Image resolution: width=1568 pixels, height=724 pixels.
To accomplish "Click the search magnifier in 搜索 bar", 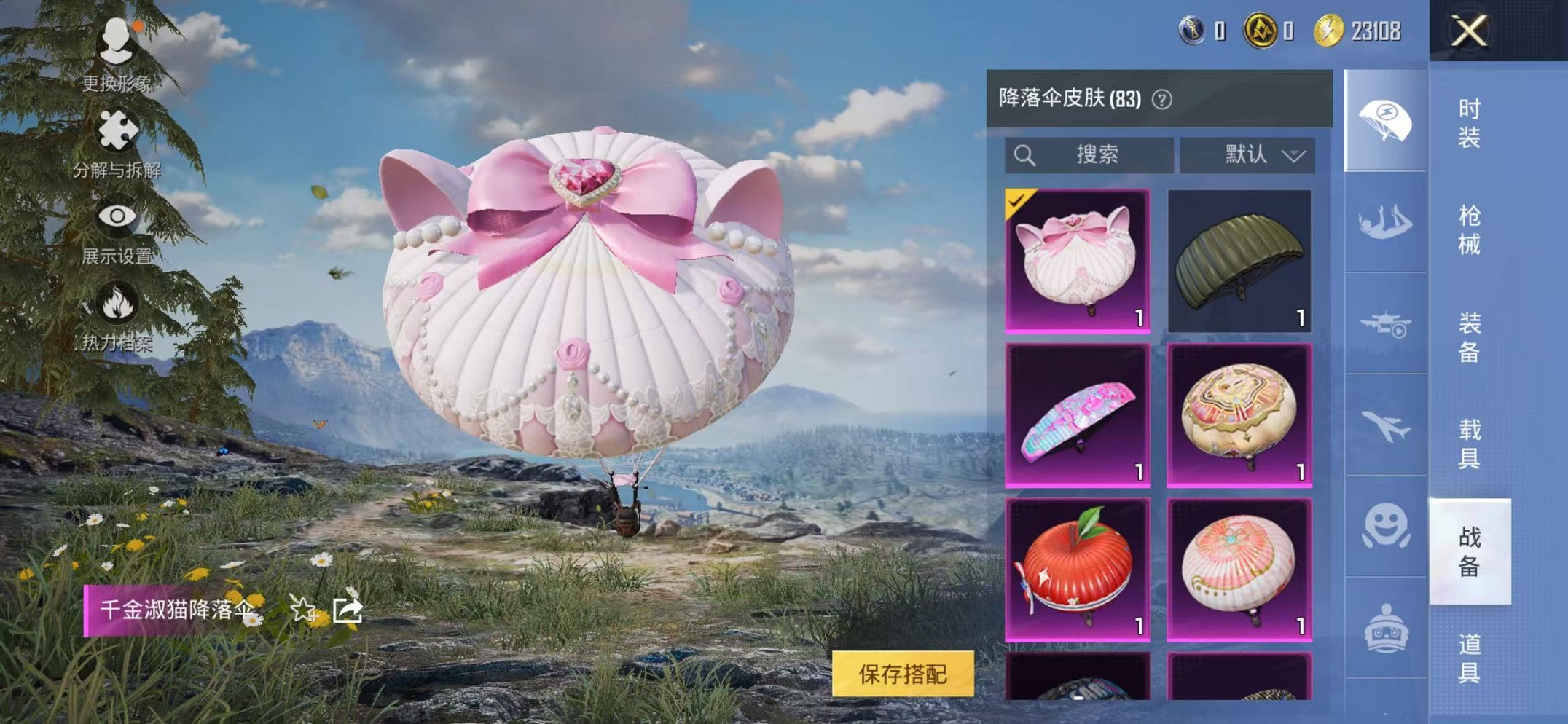I will 1024,154.
